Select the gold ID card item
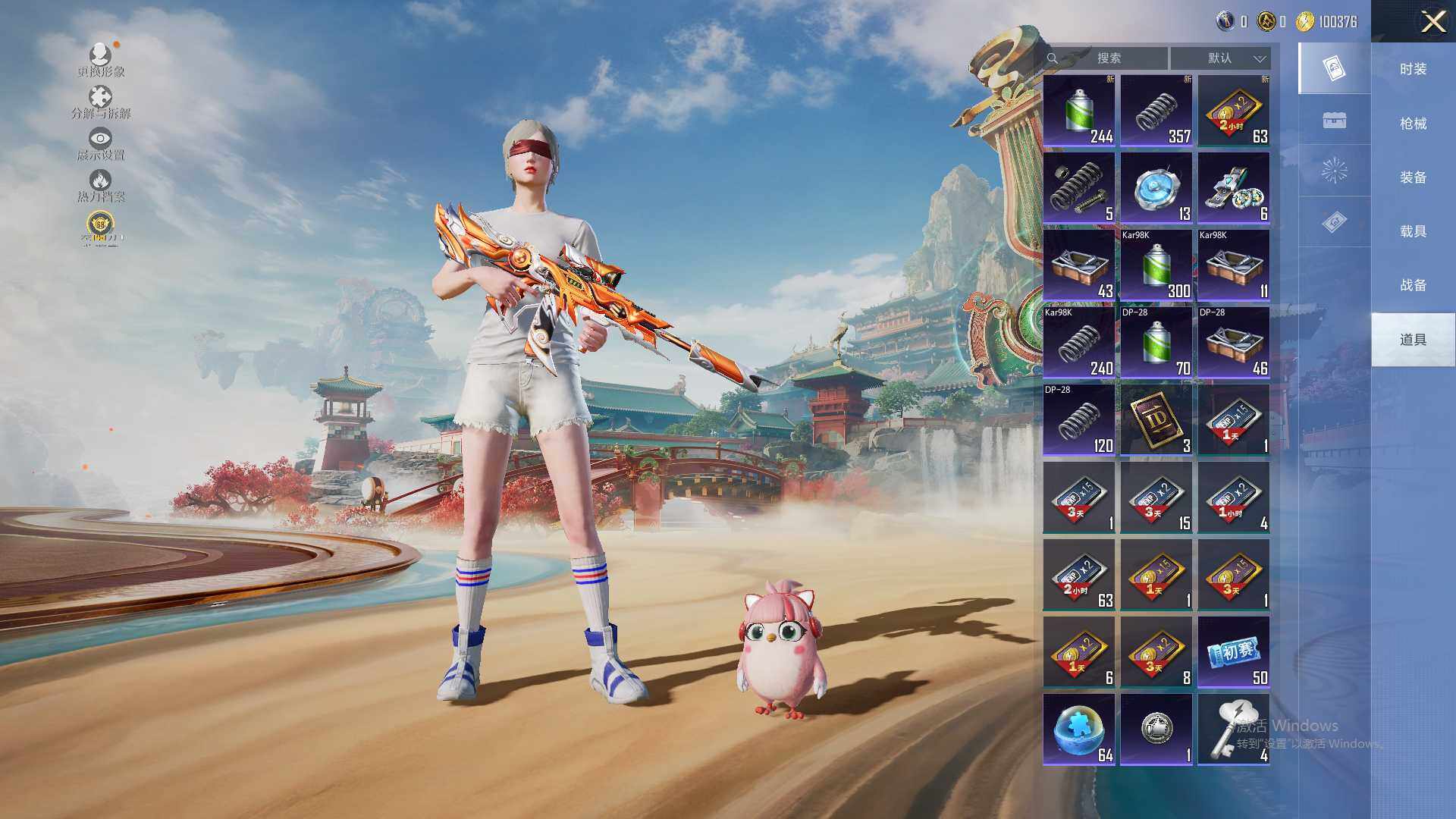1456x819 pixels. click(x=1156, y=420)
